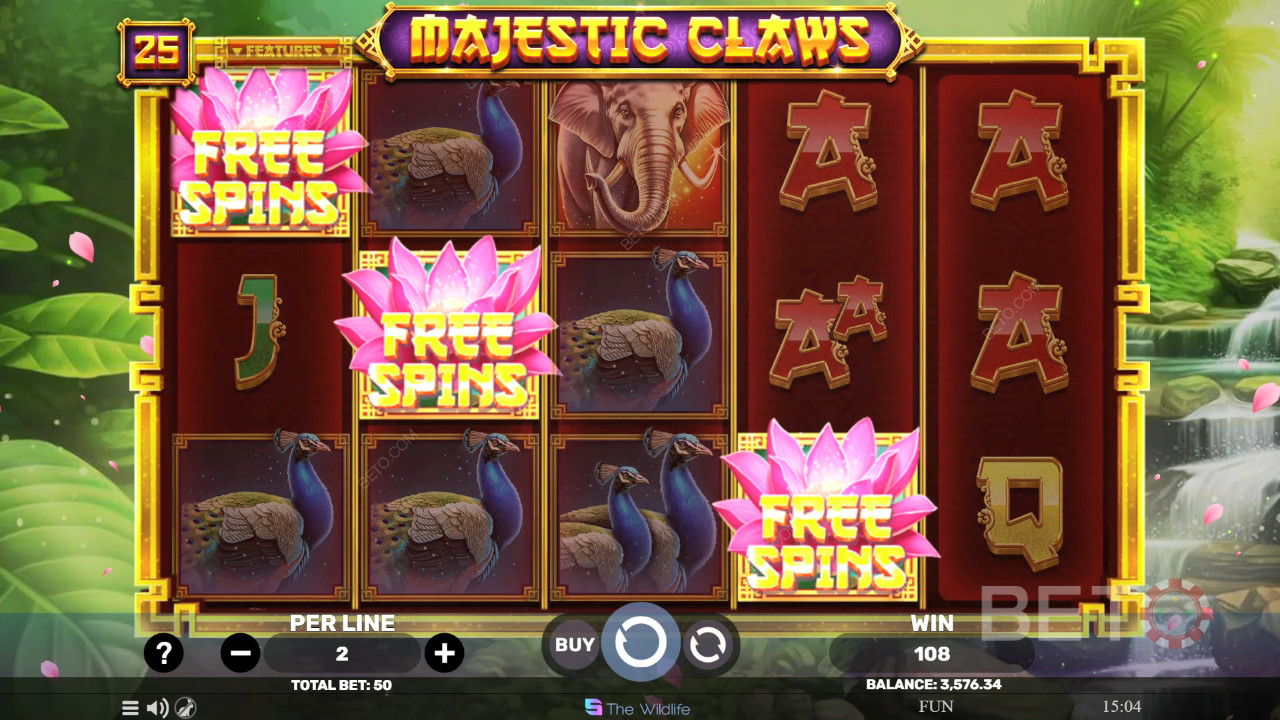Open the hamburger menu
1280x720 pixels.
pos(130,708)
